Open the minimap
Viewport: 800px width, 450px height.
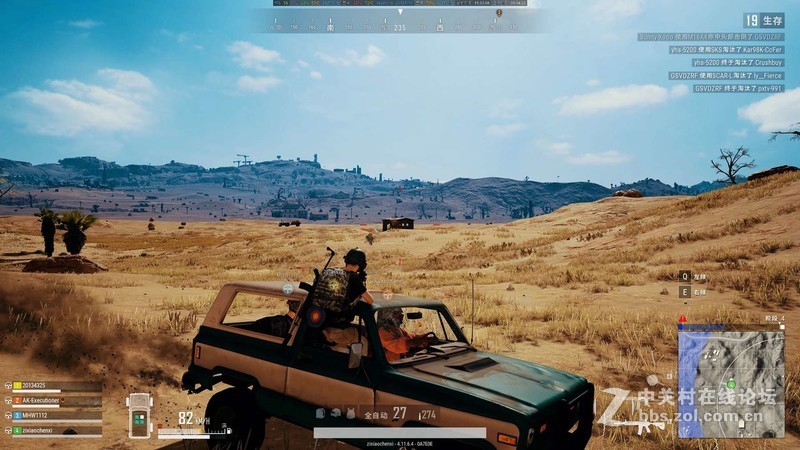click(731, 383)
